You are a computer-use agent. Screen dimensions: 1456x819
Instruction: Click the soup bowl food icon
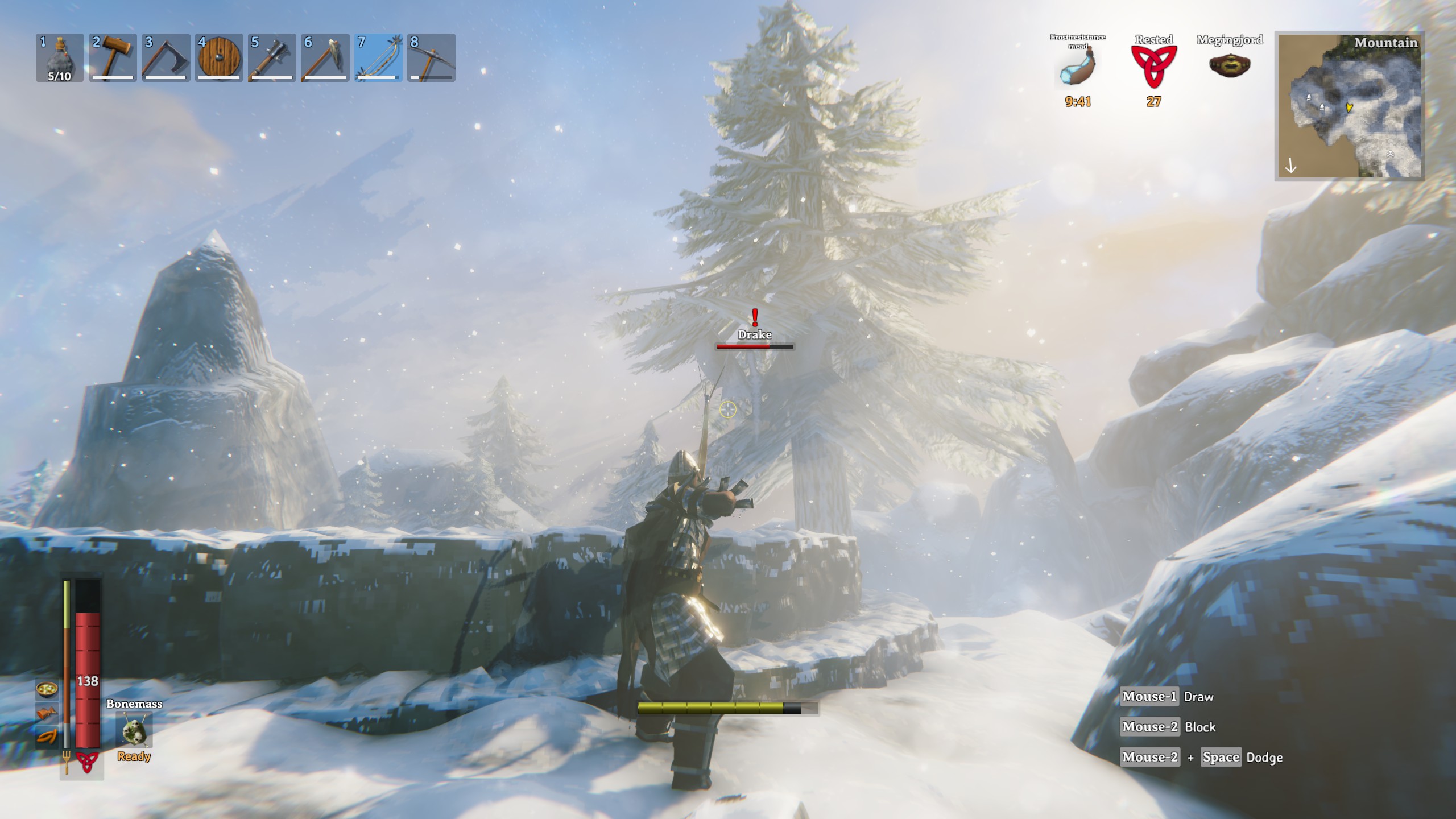(47, 689)
